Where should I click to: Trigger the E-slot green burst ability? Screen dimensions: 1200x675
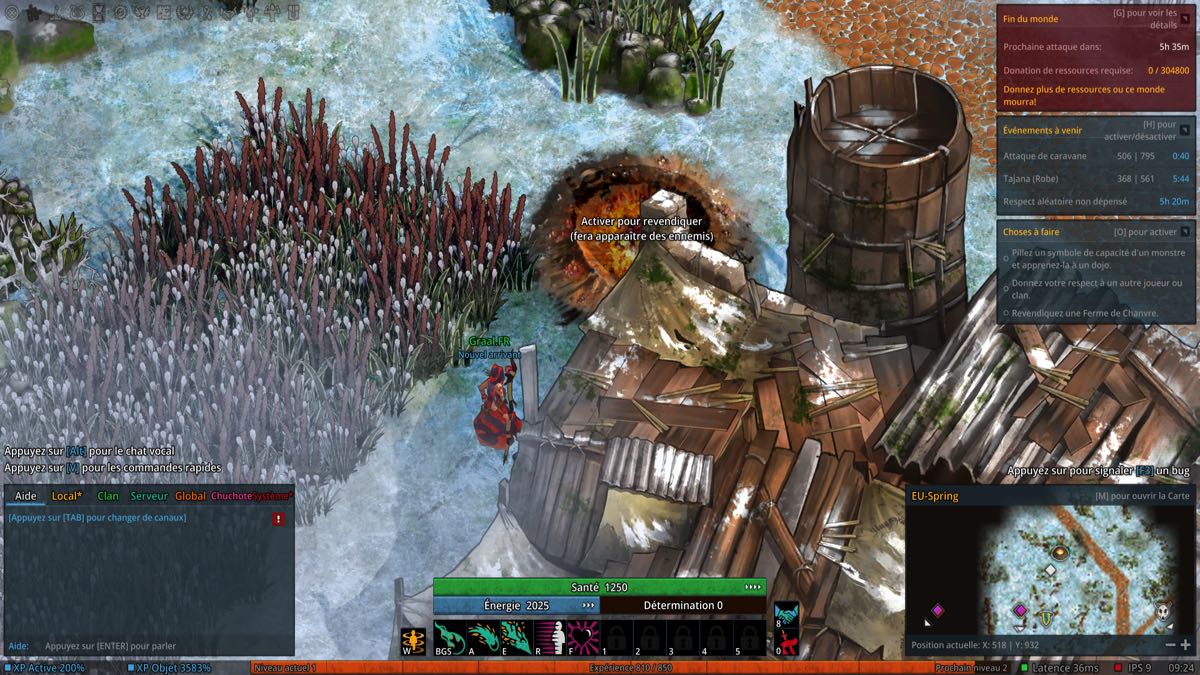(x=516, y=636)
